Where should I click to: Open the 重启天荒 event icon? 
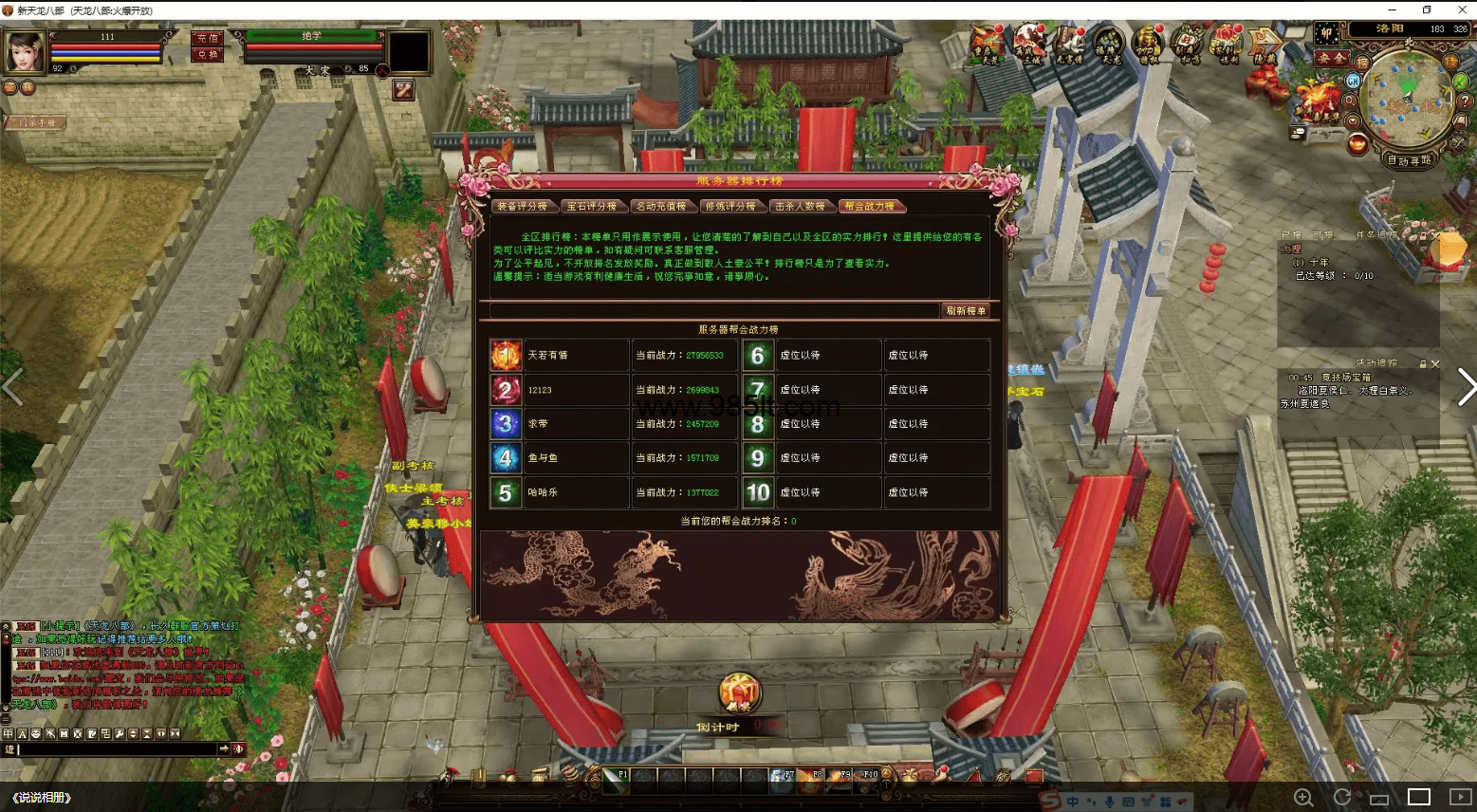pos(988,43)
